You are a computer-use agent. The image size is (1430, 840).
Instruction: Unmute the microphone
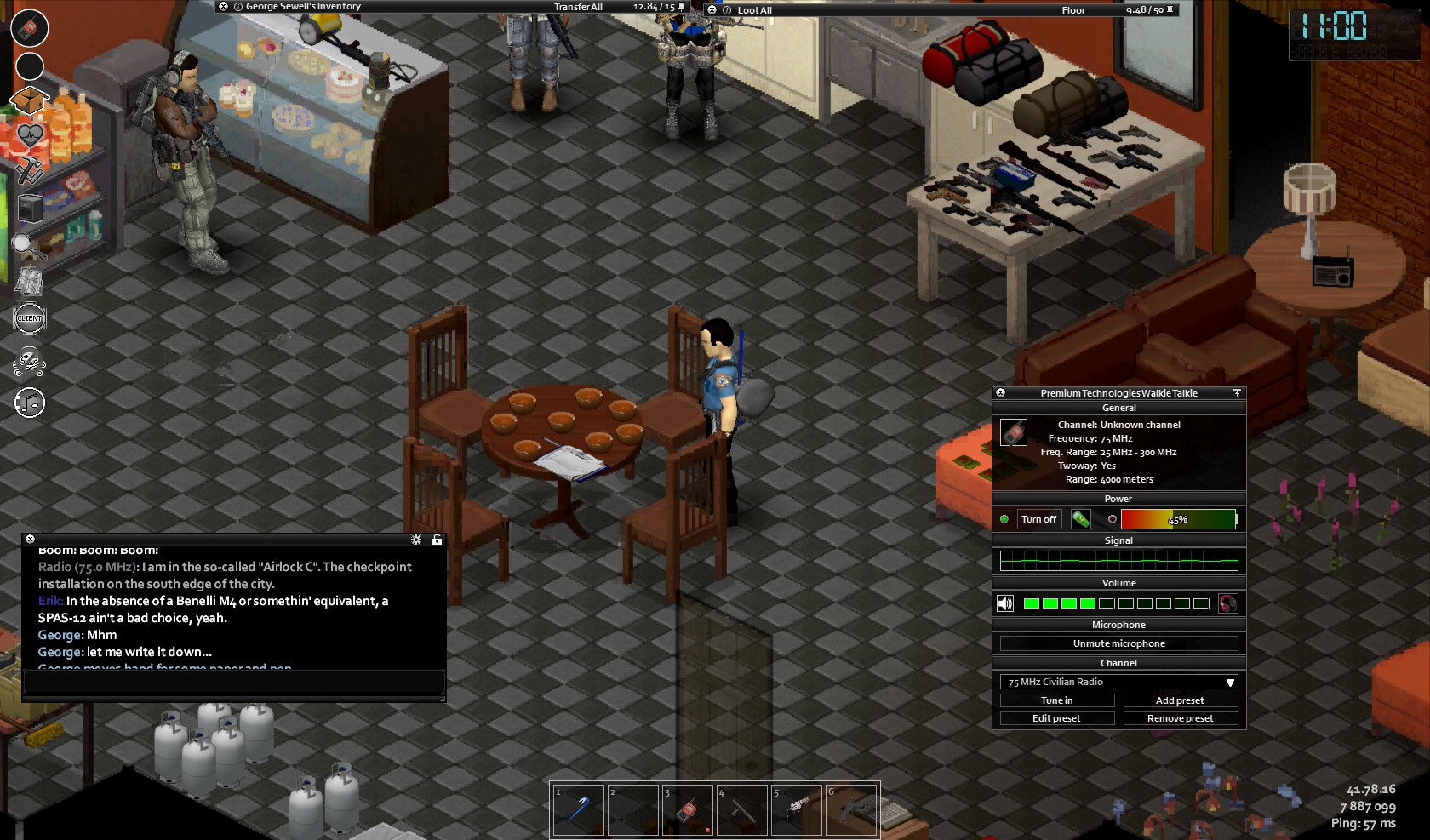pos(1118,643)
